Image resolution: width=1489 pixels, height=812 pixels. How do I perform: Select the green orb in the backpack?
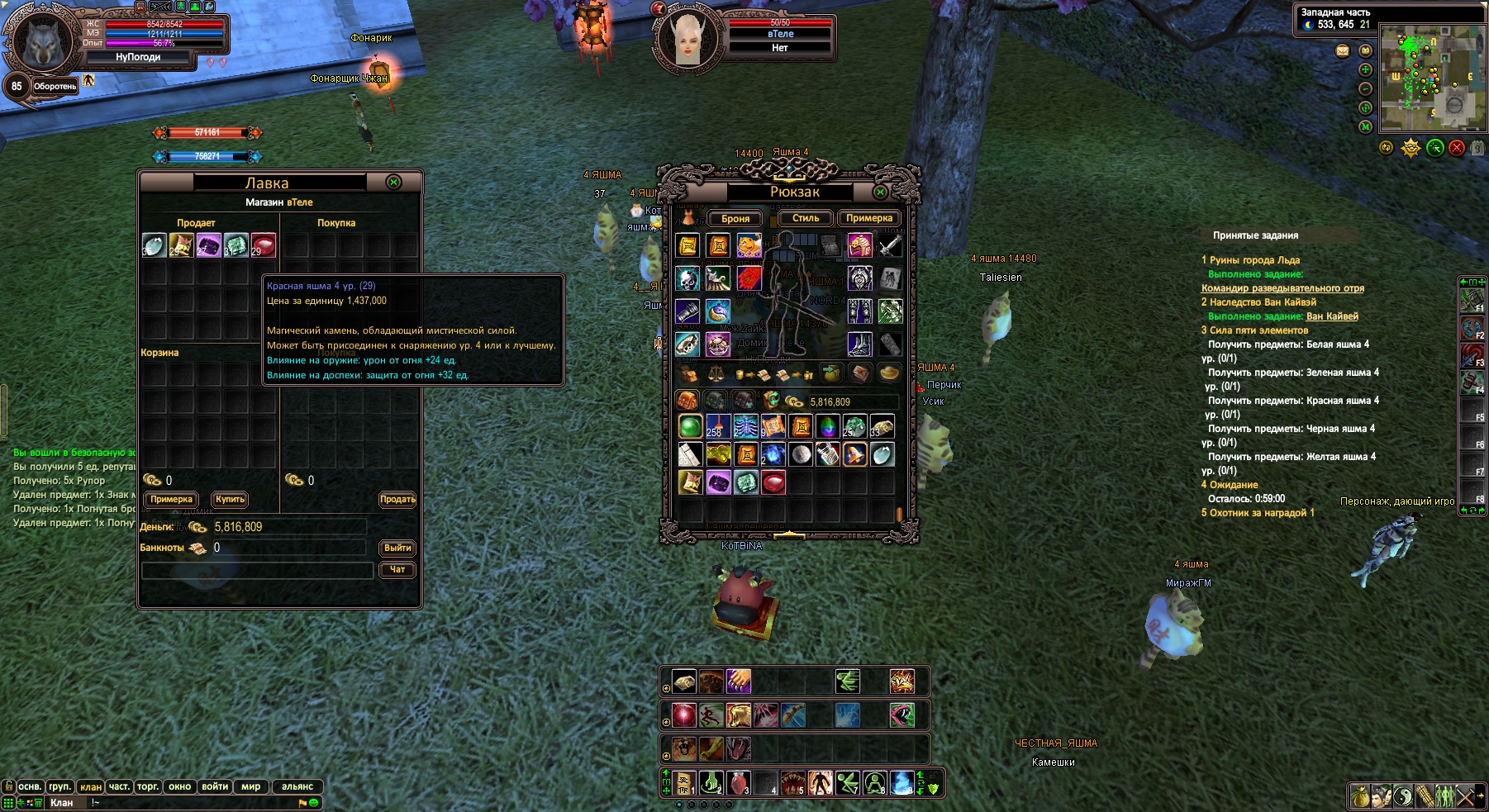pyautogui.click(x=689, y=426)
